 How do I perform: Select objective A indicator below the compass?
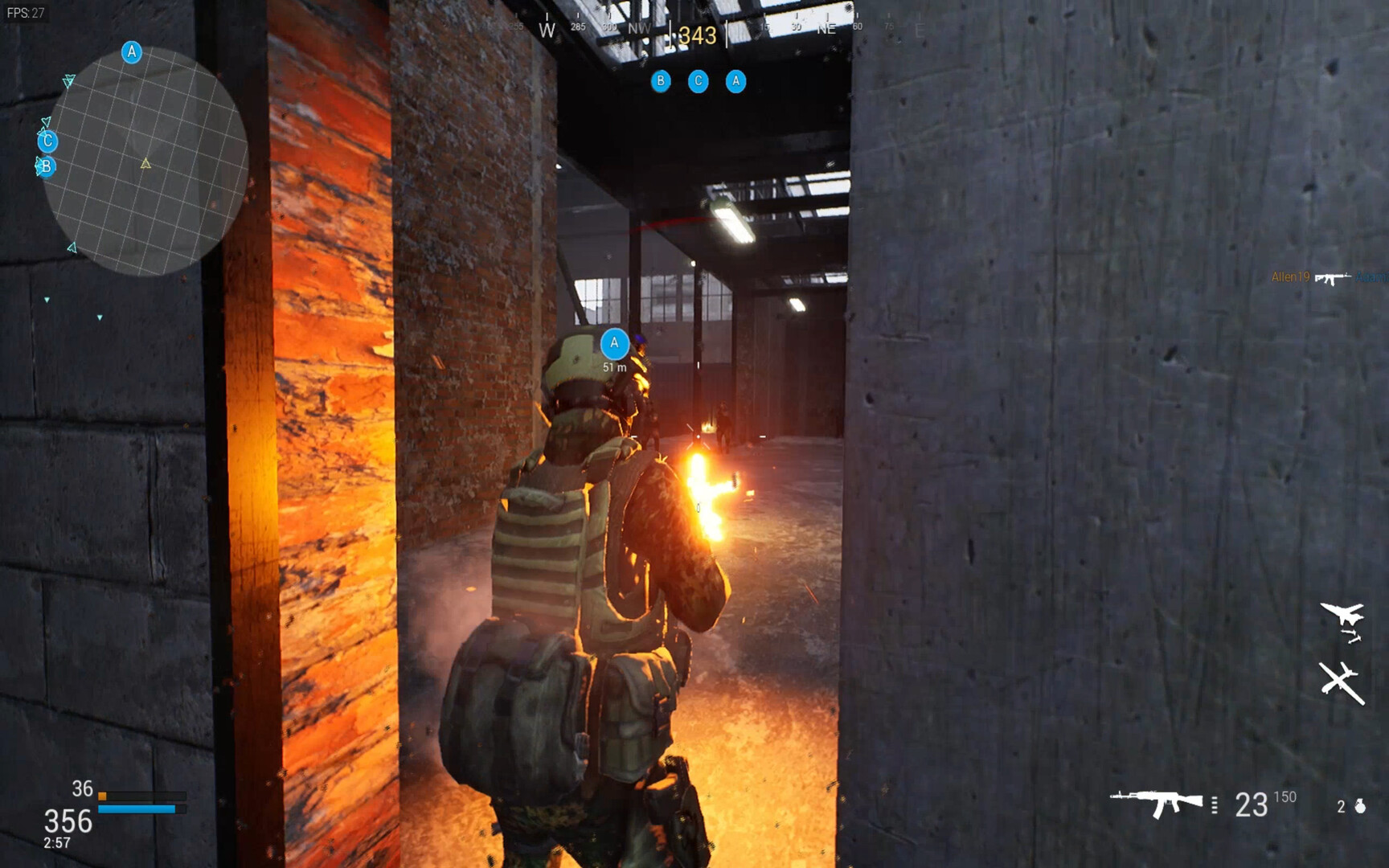[735, 81]
